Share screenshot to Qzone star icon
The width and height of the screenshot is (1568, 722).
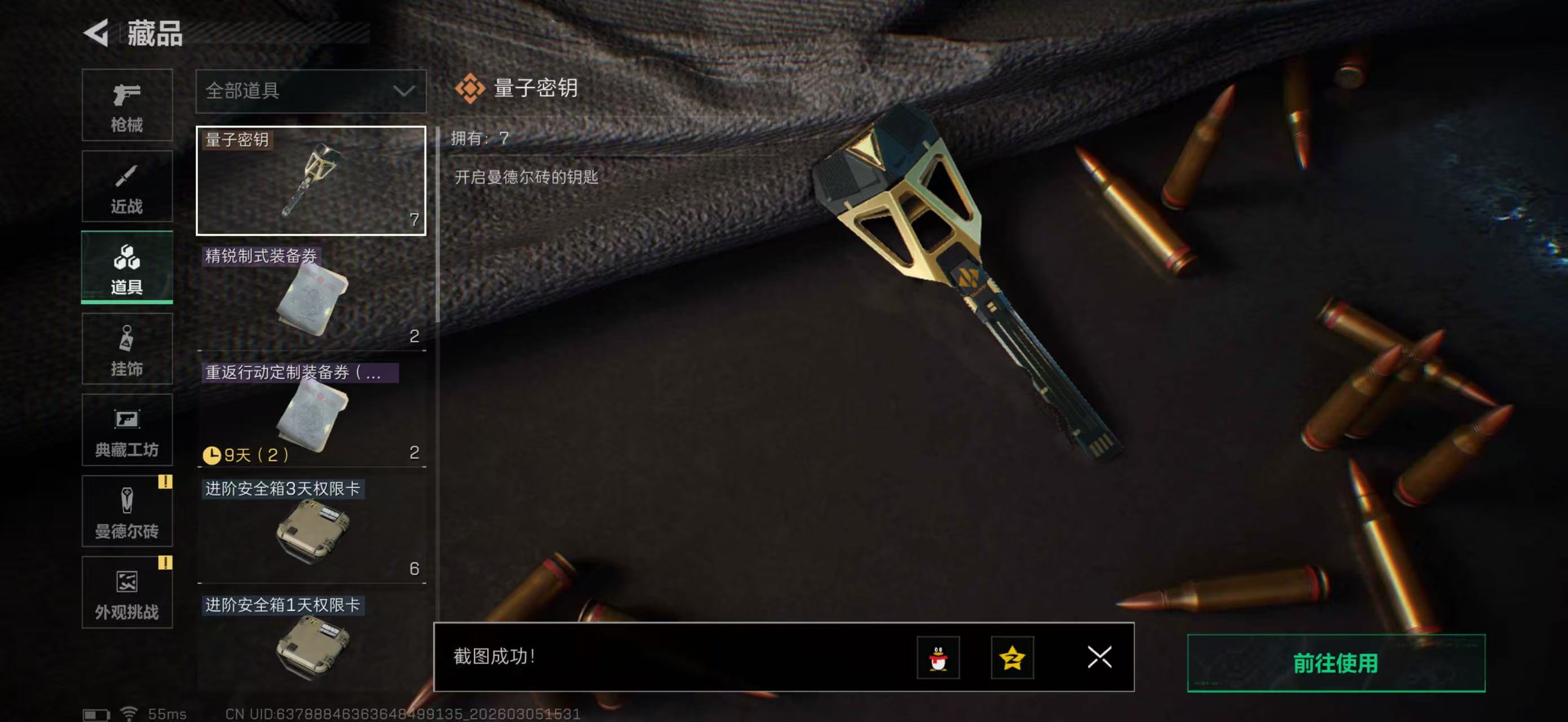pyautogui.click(x=1012, y=659)
